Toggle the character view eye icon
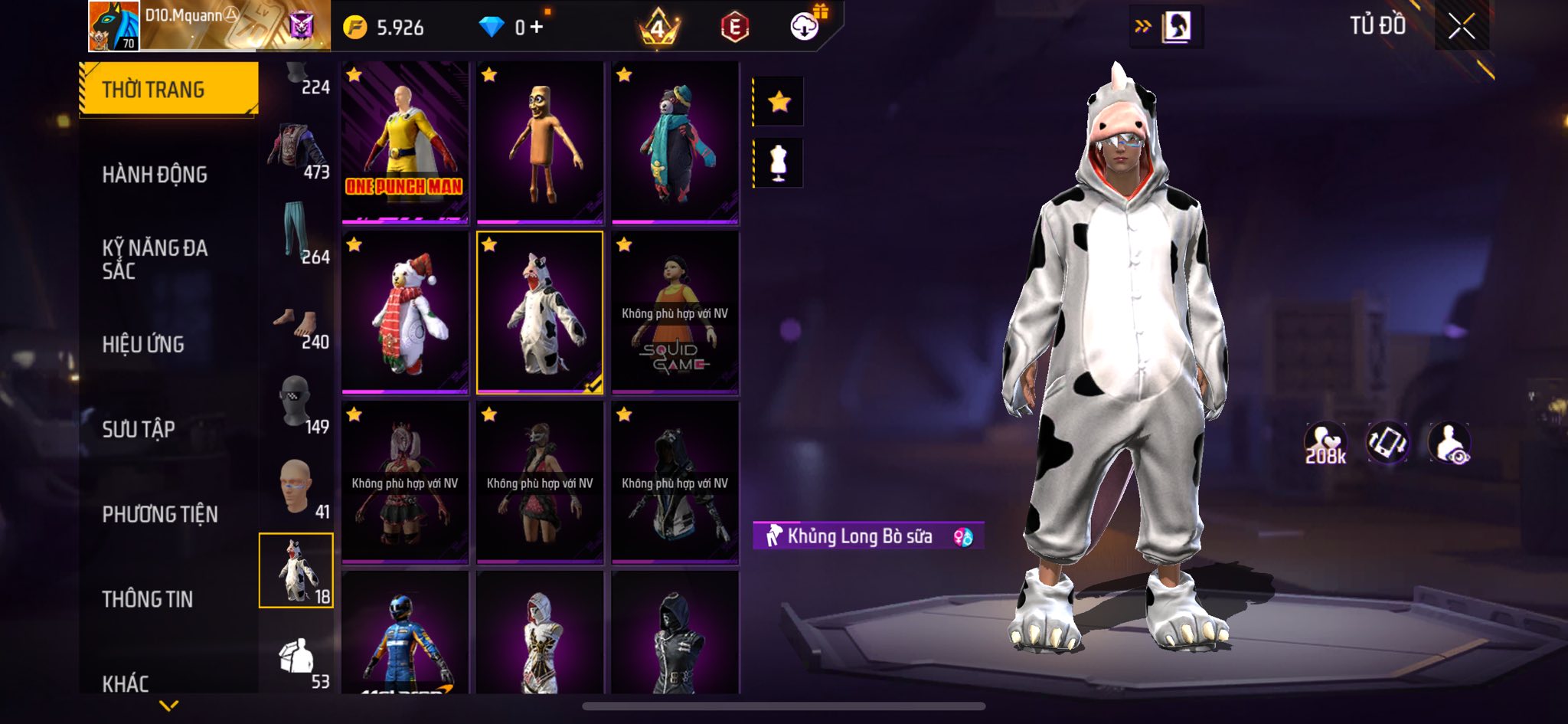This screenshot has height=724, width=1568. click(x=1449, y=444)
